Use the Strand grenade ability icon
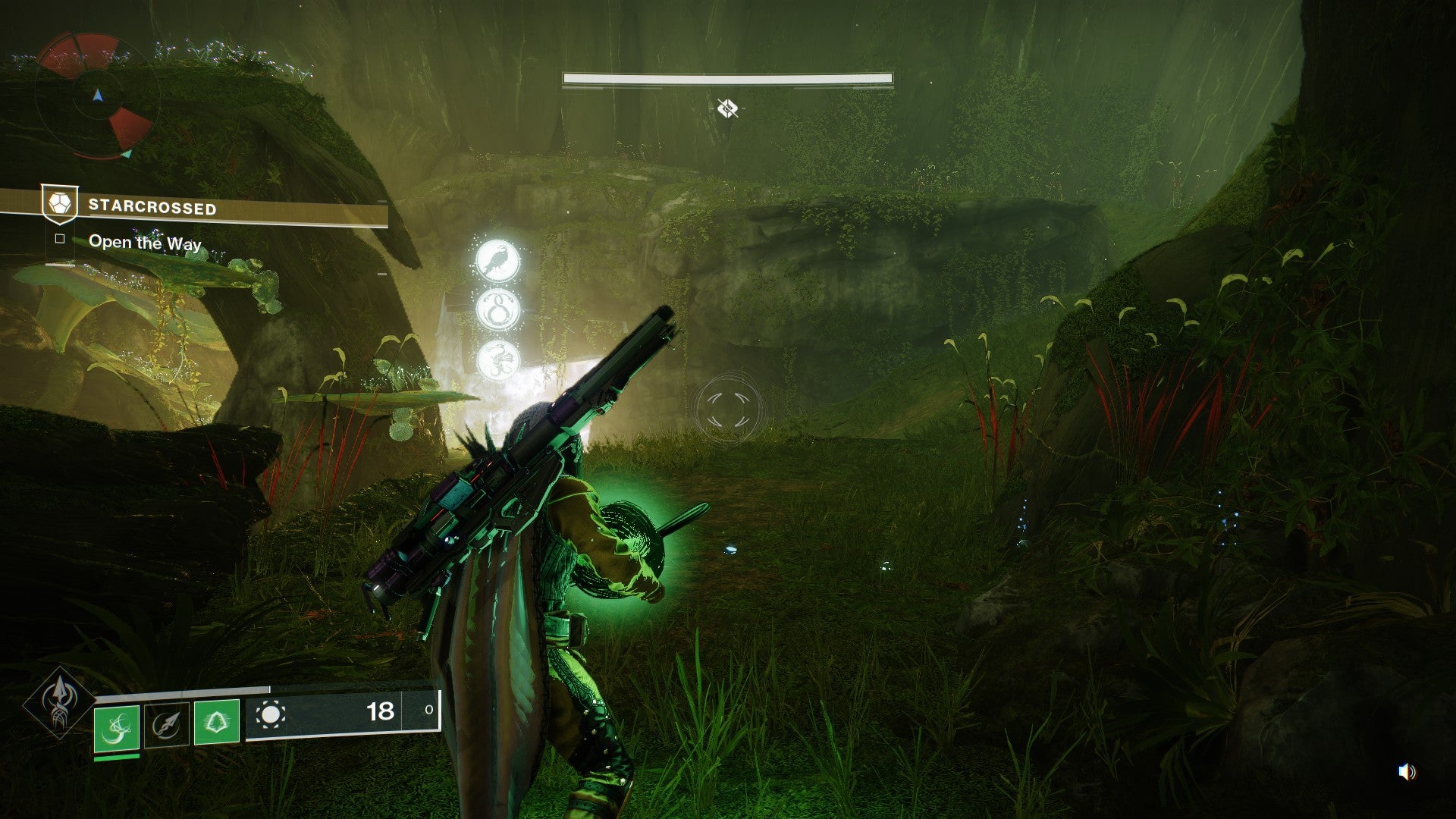The width and height of the screenshot is (1456, 819). click(117, 728)
